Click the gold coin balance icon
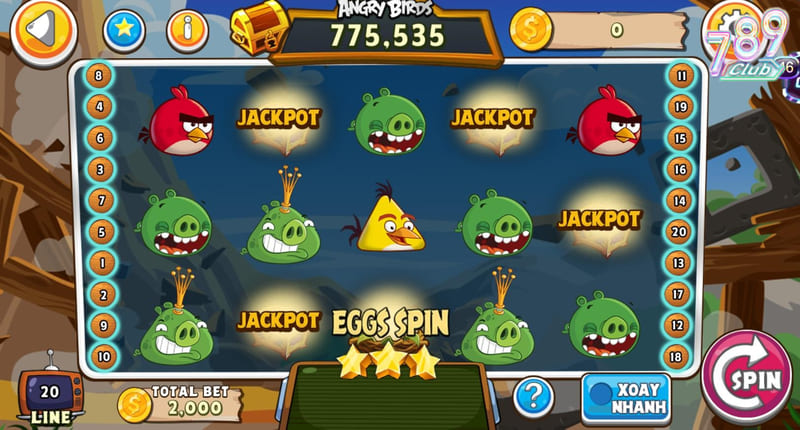Viewport: 800px width, 430px height. 529,29
